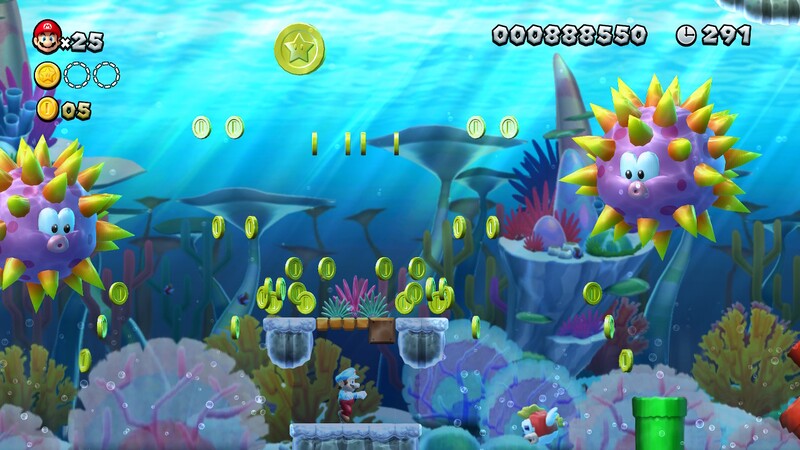Screen dimensions: 800x450
Task: Select the collected Star Coin slot
Action: click(47, 75)
